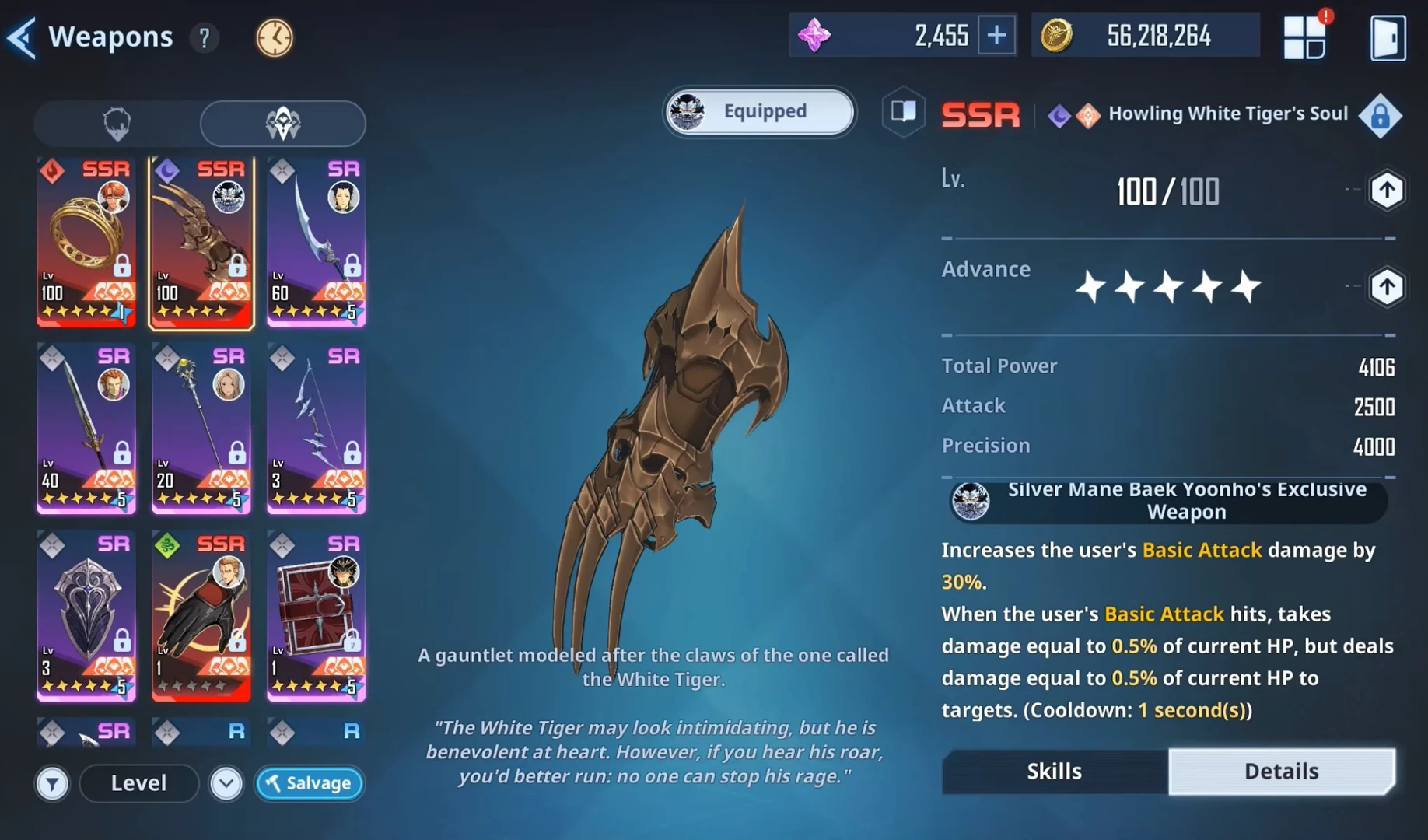Screen dimensions: 1428x840
Task: Exit through the door icon
Action: click(x=1388, y=37)
